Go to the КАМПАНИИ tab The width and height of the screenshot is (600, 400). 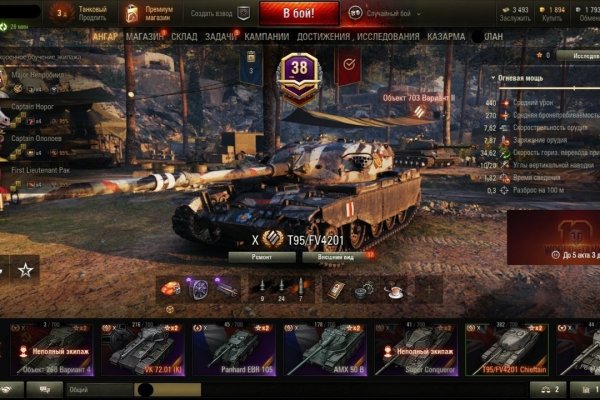267,36
